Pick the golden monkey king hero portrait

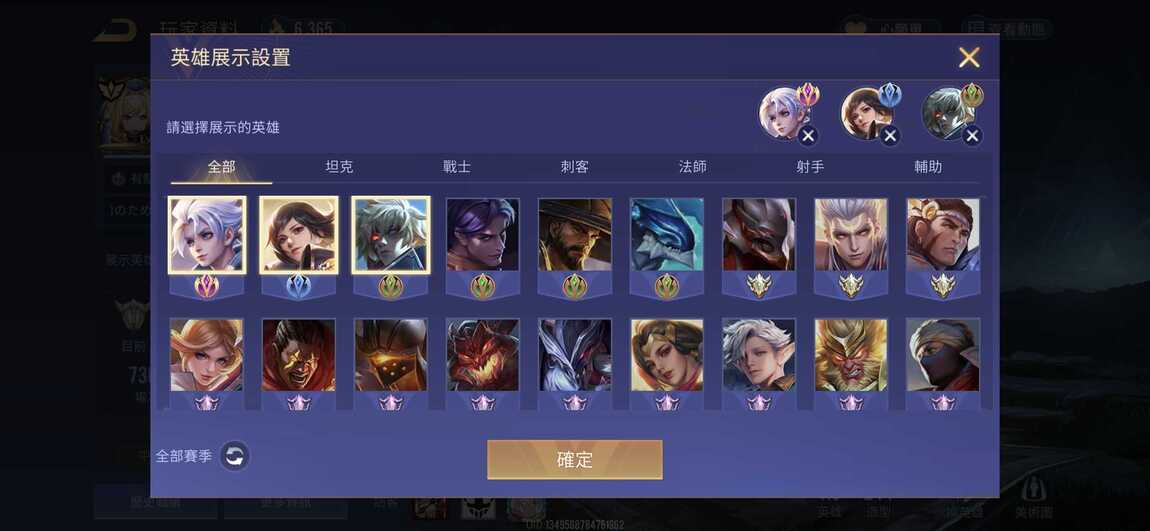(850, 355)
